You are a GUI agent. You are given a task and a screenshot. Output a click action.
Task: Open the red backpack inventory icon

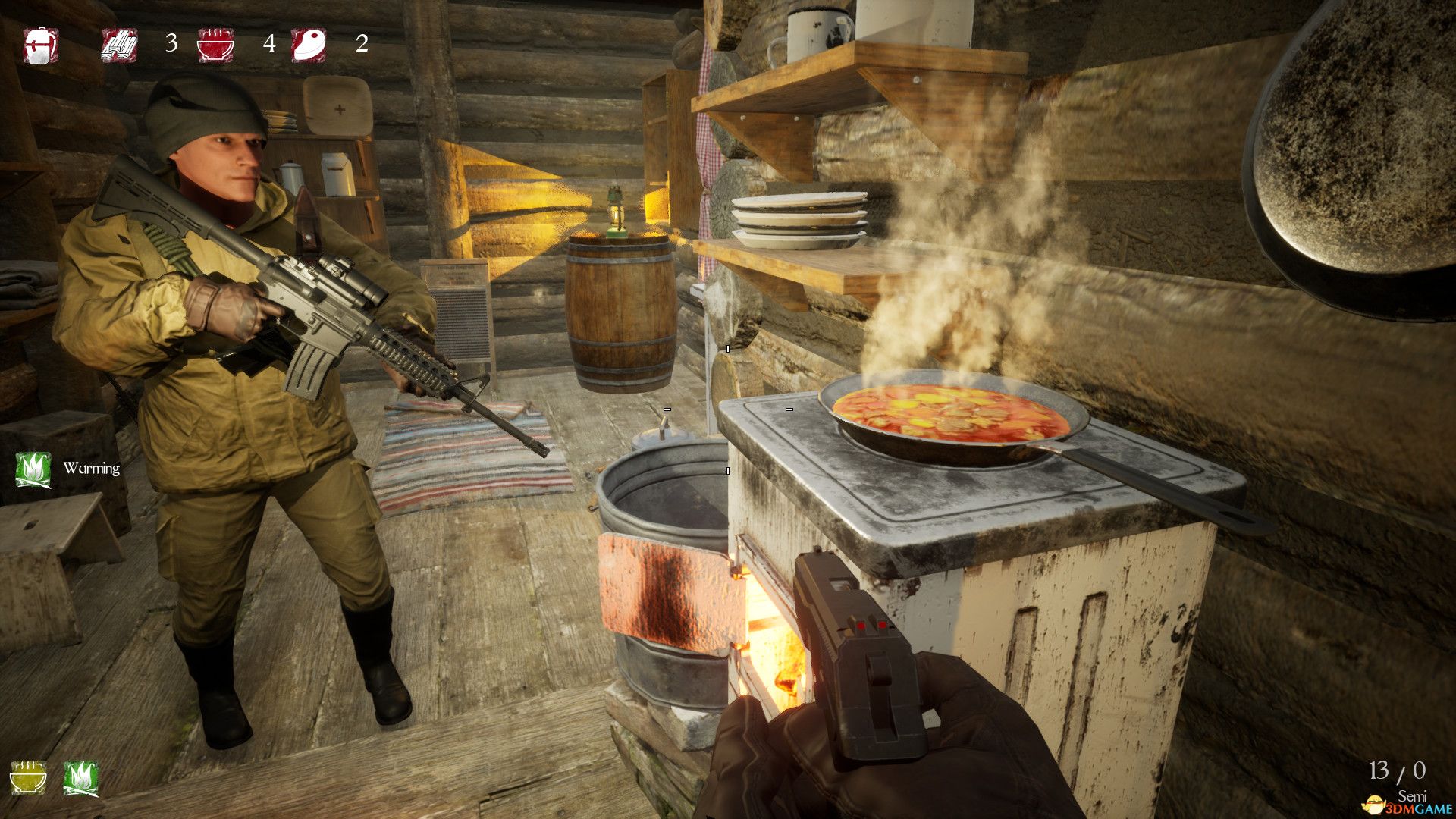[40, 46]
